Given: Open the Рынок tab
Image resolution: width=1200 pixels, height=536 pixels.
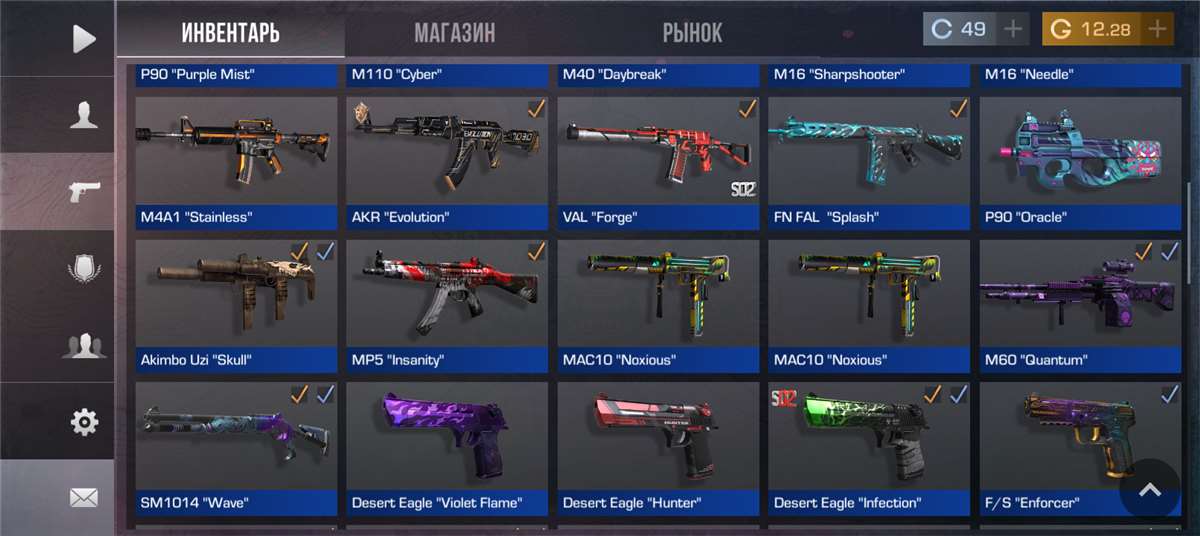Looking at the screenshot, I should point(692,33).
